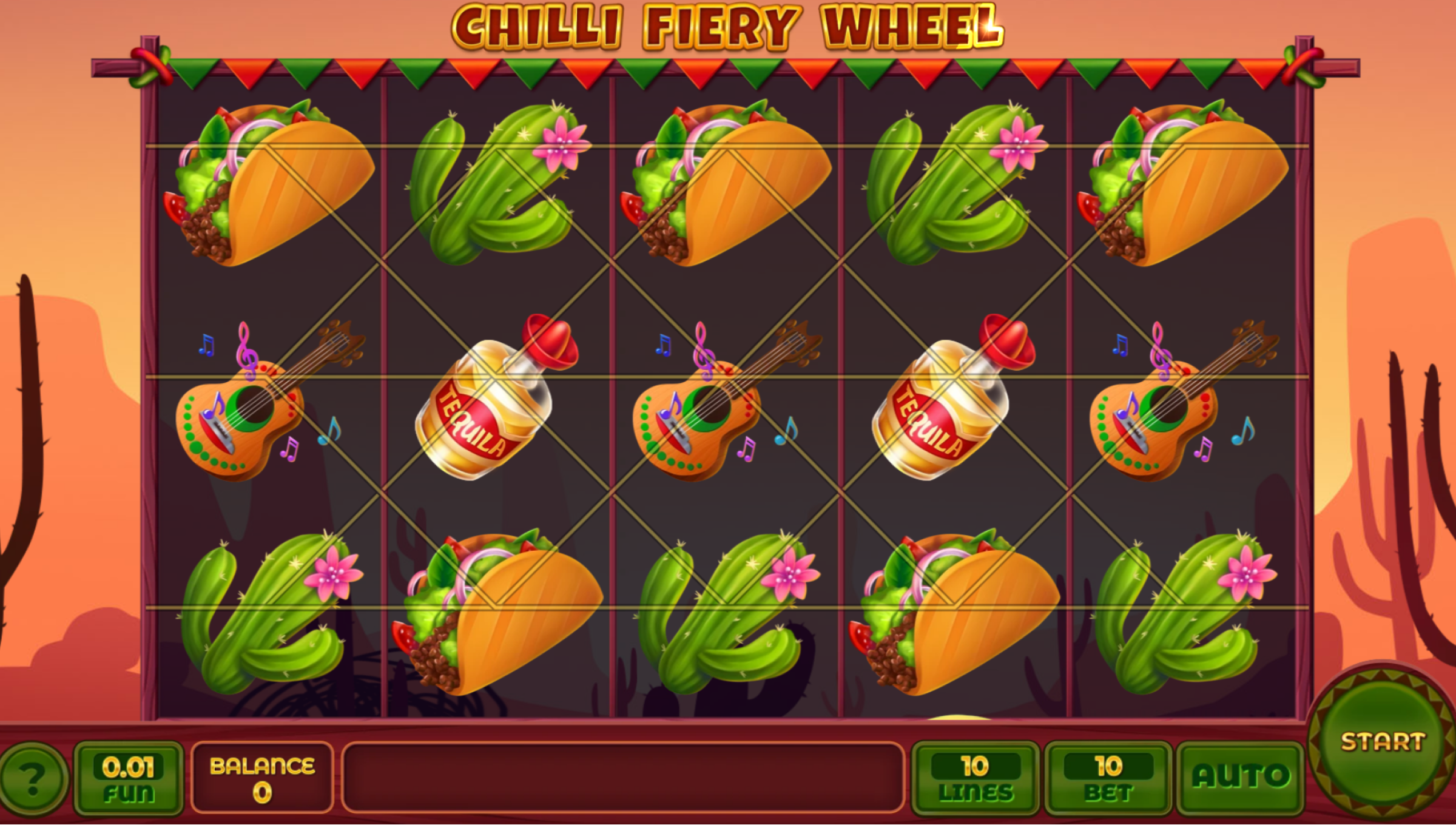Open the question mark help button
Screen dimensions: 1456x825
[33, 777]
